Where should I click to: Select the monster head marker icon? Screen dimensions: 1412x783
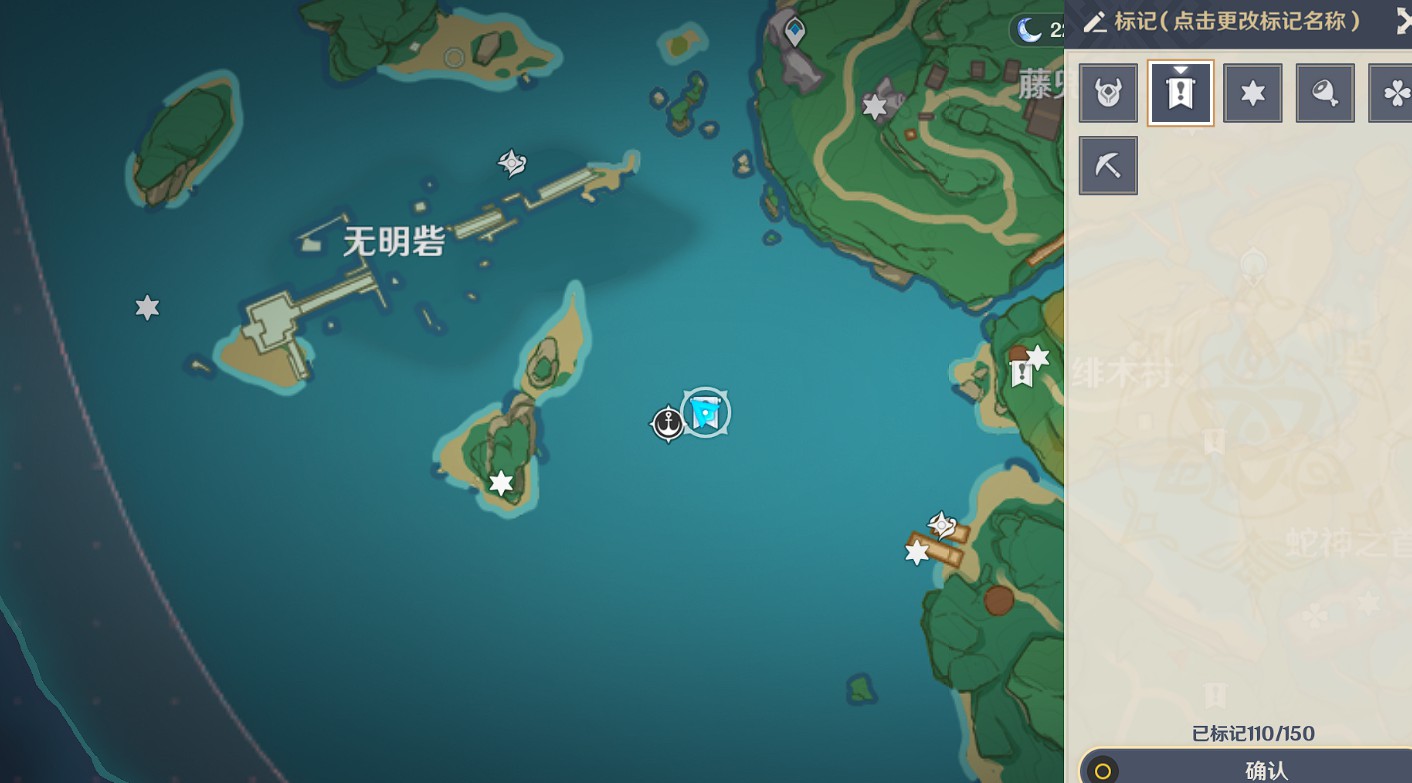[x=1108, y=92]
